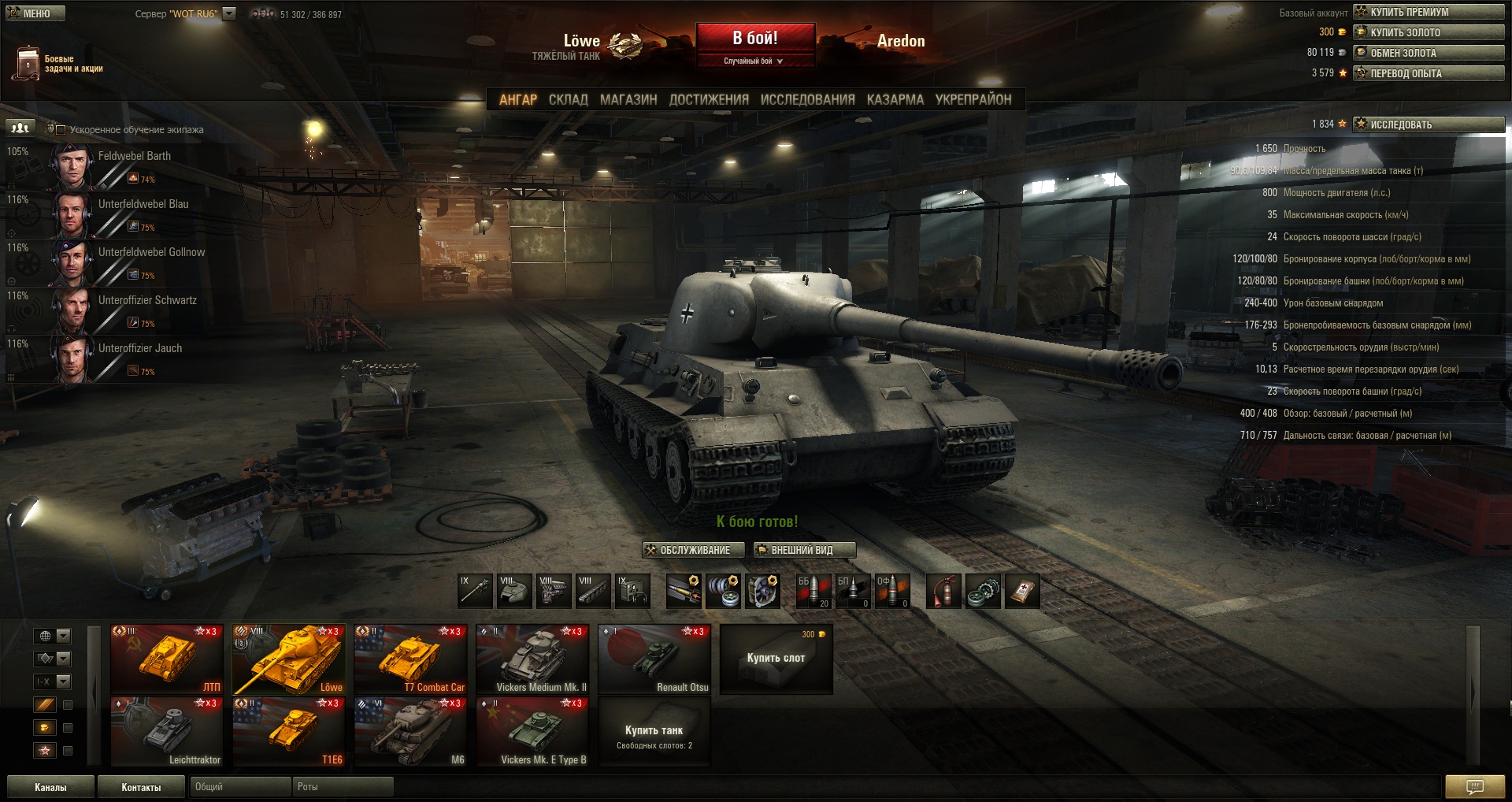Show the ИССЛЕДОВАНИЯ tab

pyautogui.click(x=807, y=100)
